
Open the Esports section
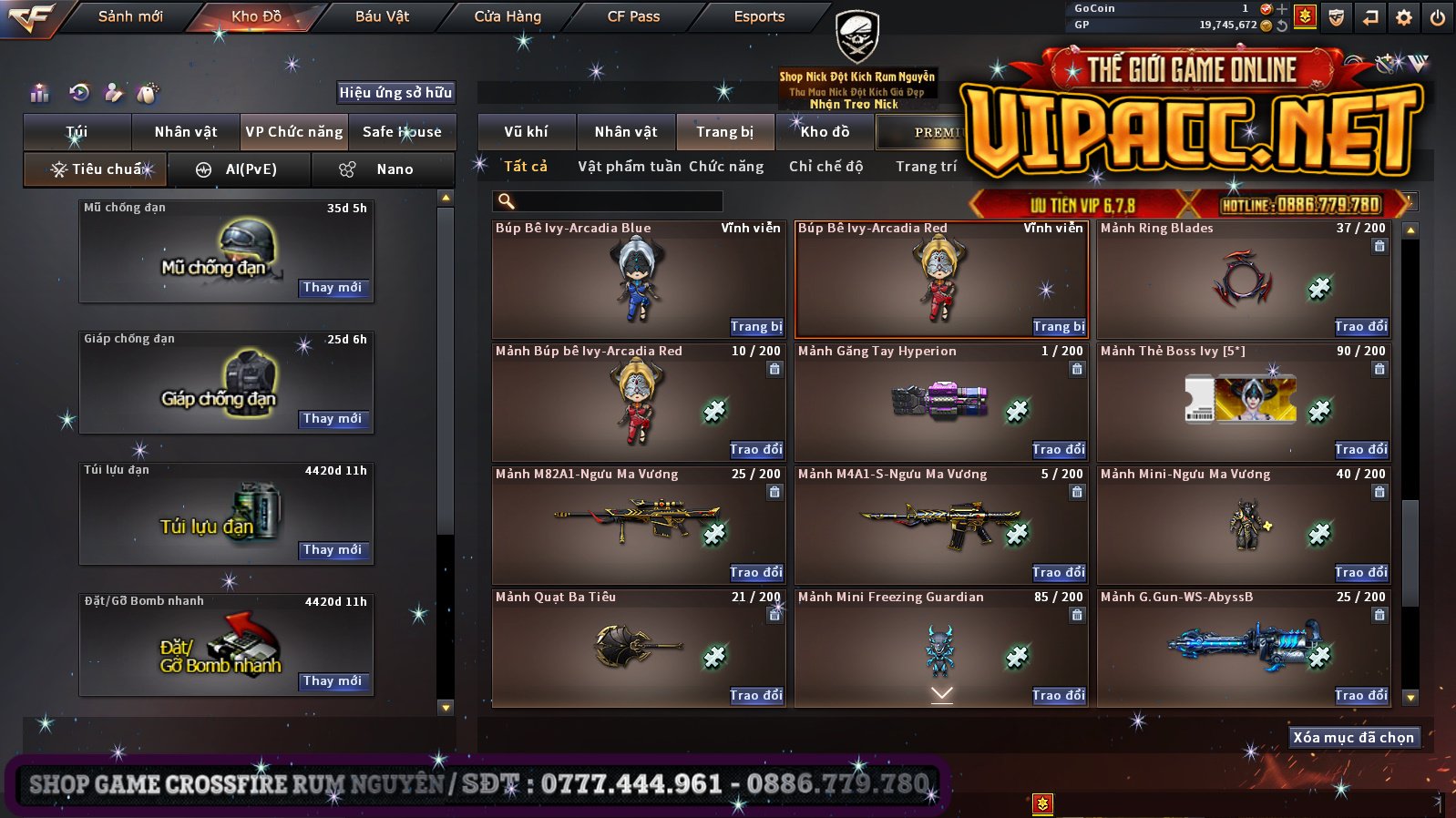pyautogui.click(x=759, y=16)
